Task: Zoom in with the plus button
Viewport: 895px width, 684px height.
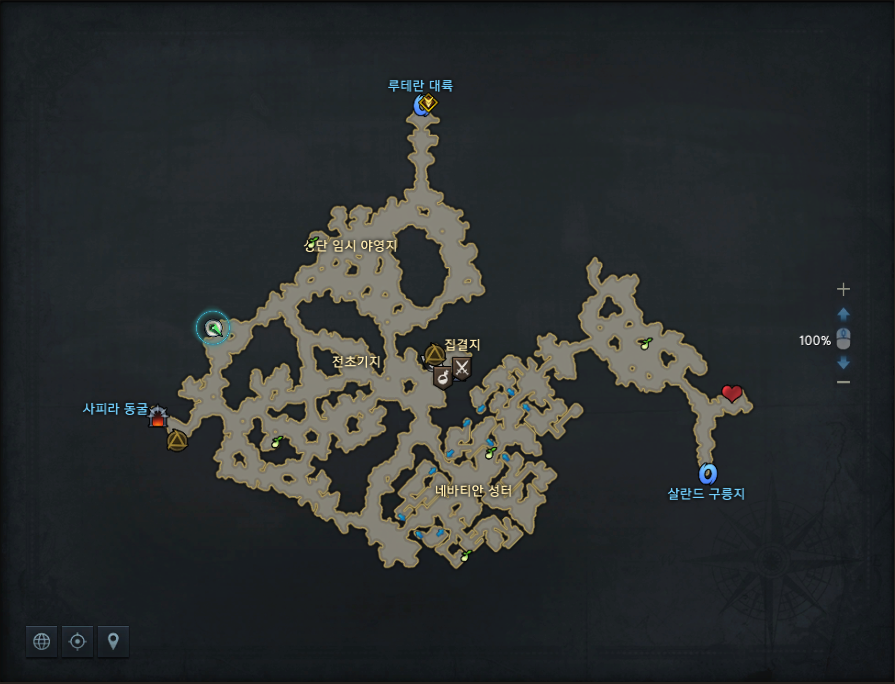Action: coord(843,289)
